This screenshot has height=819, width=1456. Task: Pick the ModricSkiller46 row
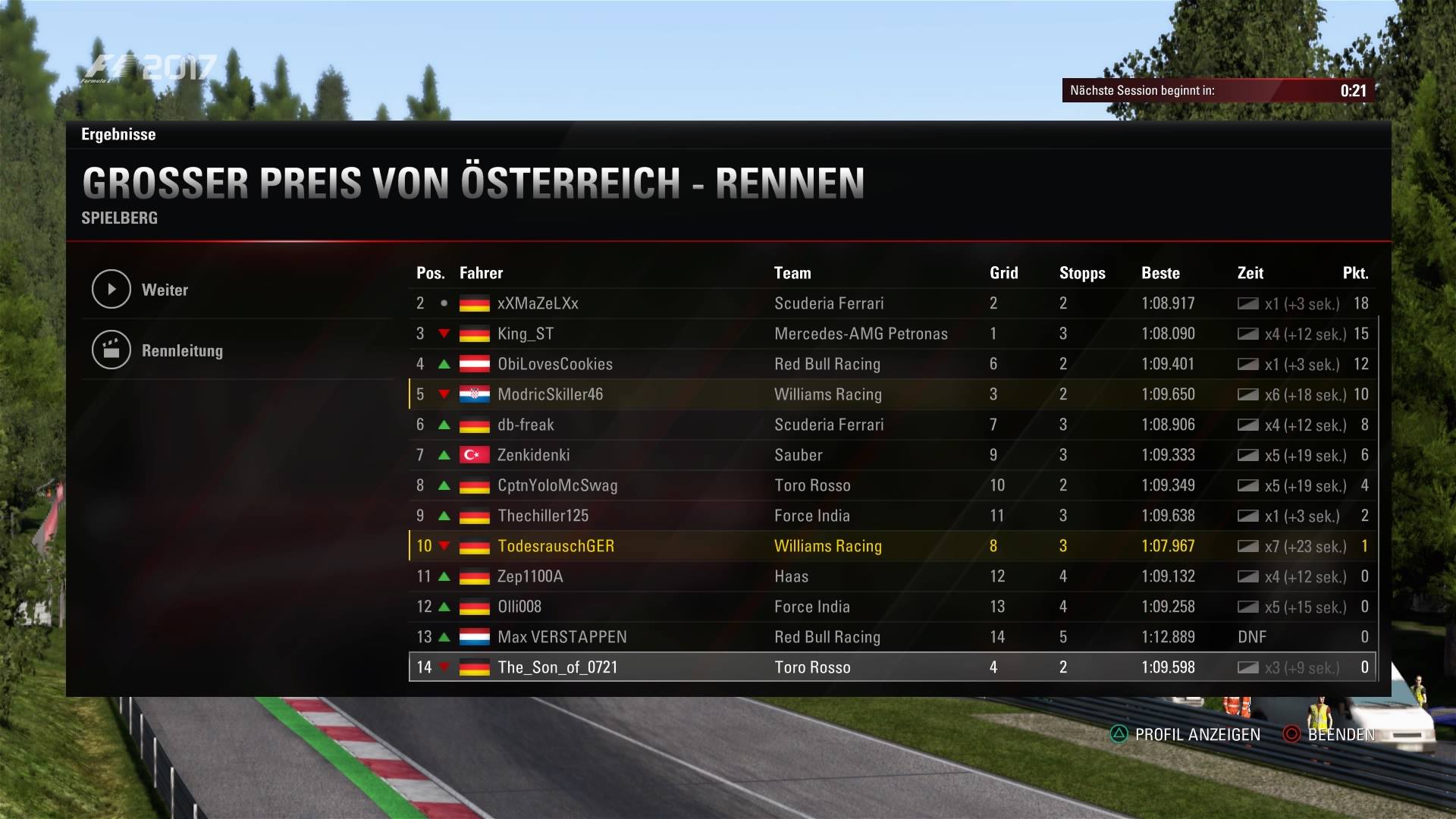[x=551, y=394]
